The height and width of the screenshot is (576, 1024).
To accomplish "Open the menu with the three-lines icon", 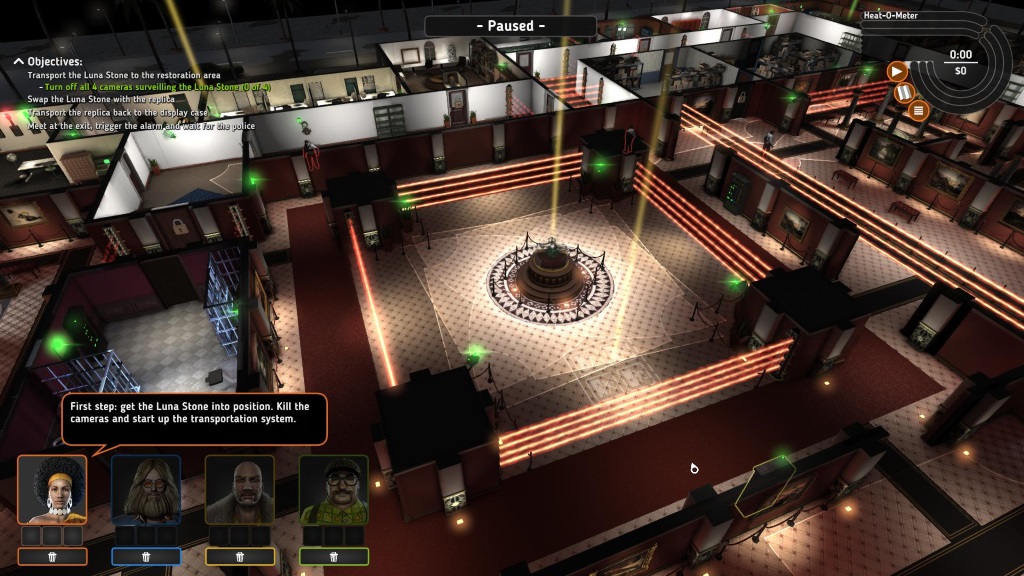I will [x=920, y=110].
